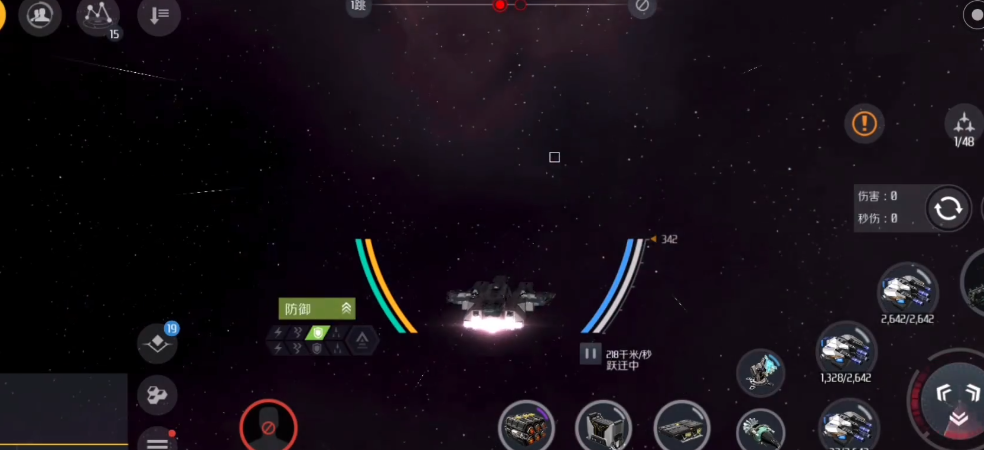Tap the sort list arrow icon
Screen dimensions: 984x450
click(x=159, y=16)
